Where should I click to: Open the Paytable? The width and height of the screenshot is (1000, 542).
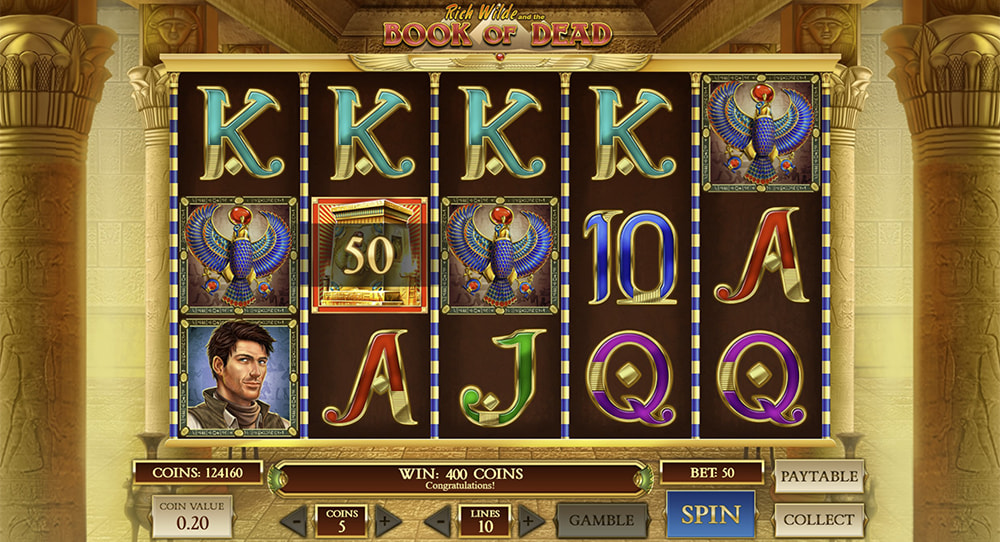tap(818, 476)
